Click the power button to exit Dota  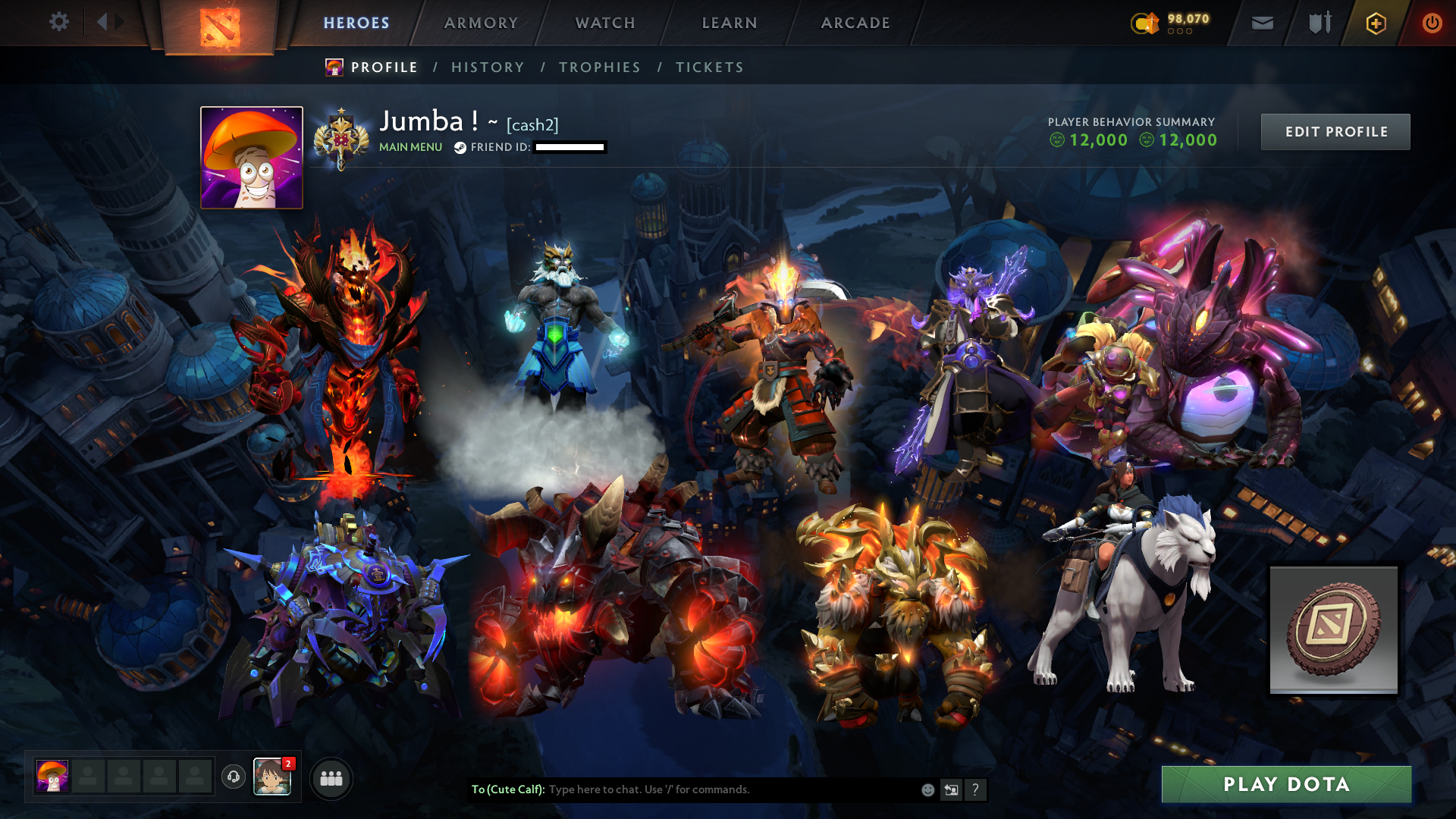tap(1432, 23)
